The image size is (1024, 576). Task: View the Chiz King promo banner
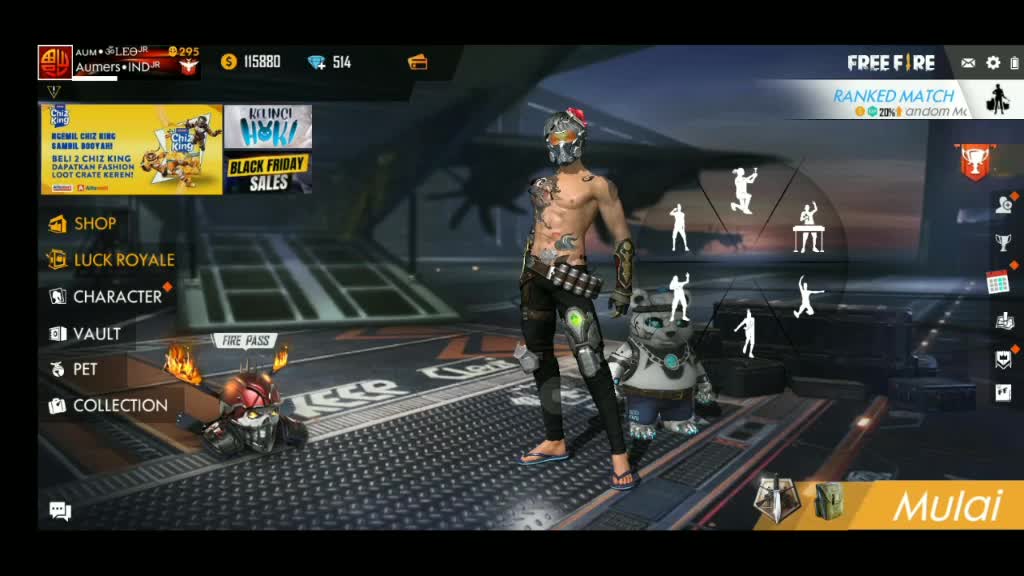[131, 149]
